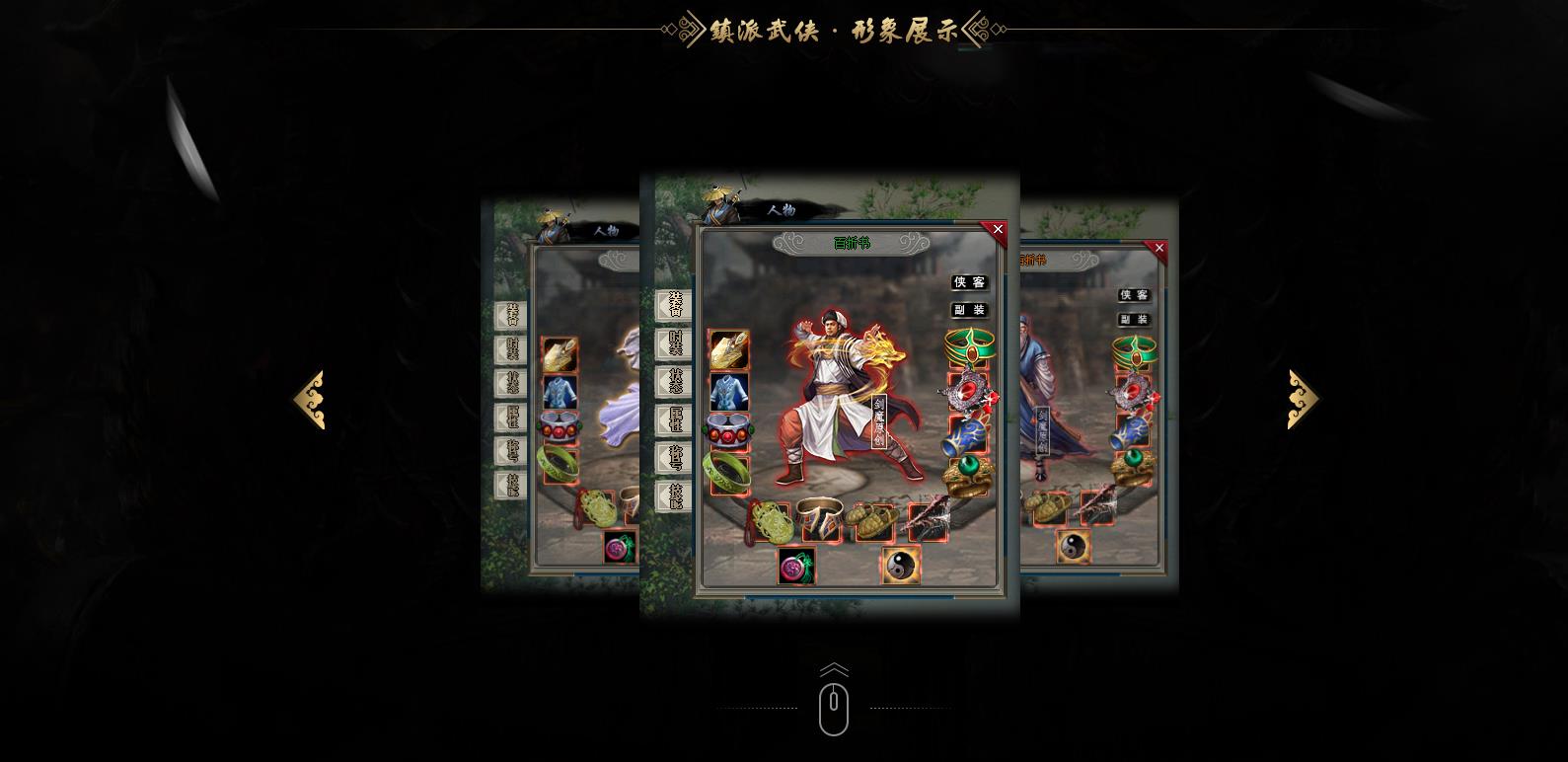Click the red-gem silver bracelet on the front card
1568x762 pixels.
coord(728,431)
